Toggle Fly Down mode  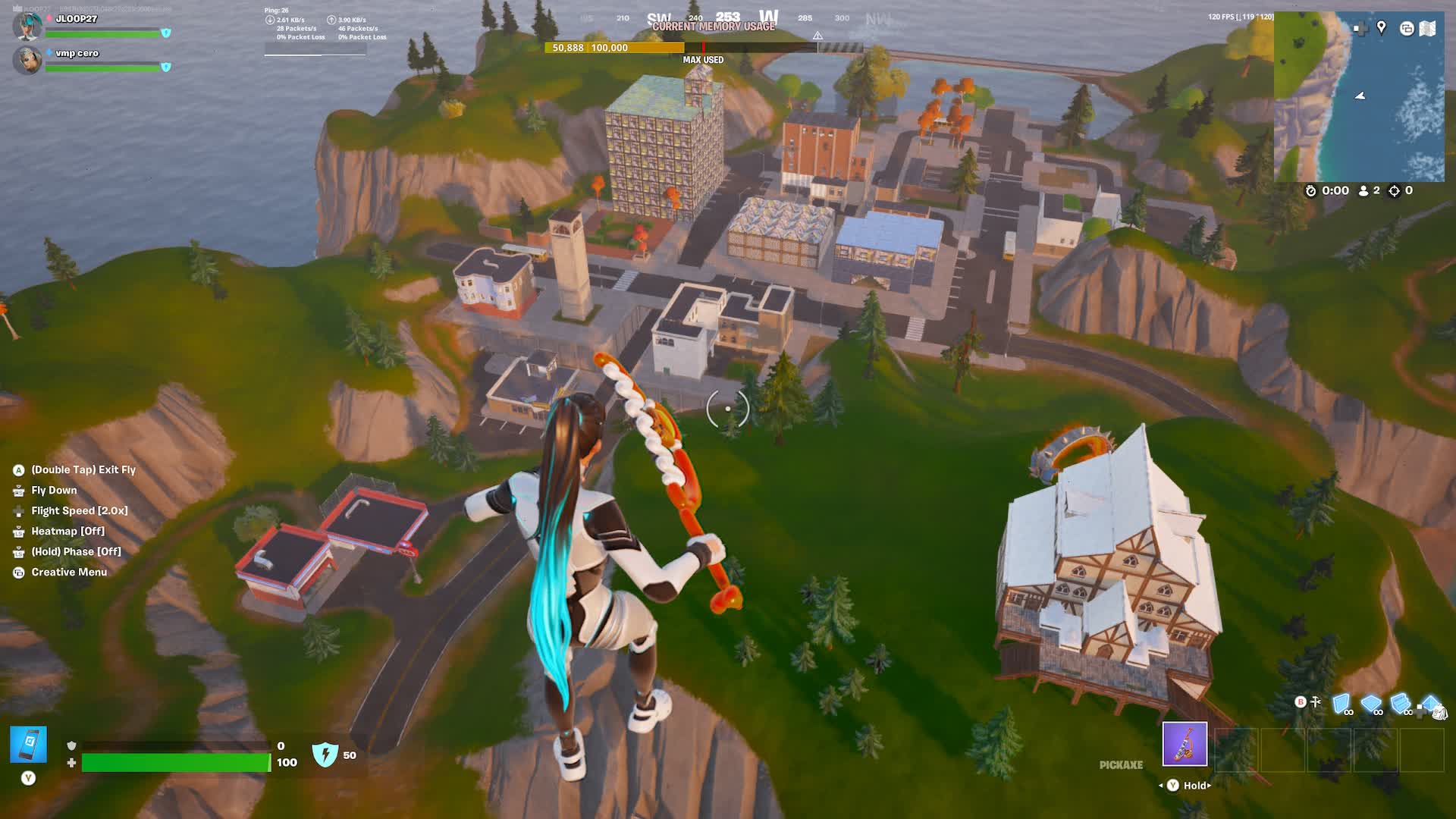[53, 490]
